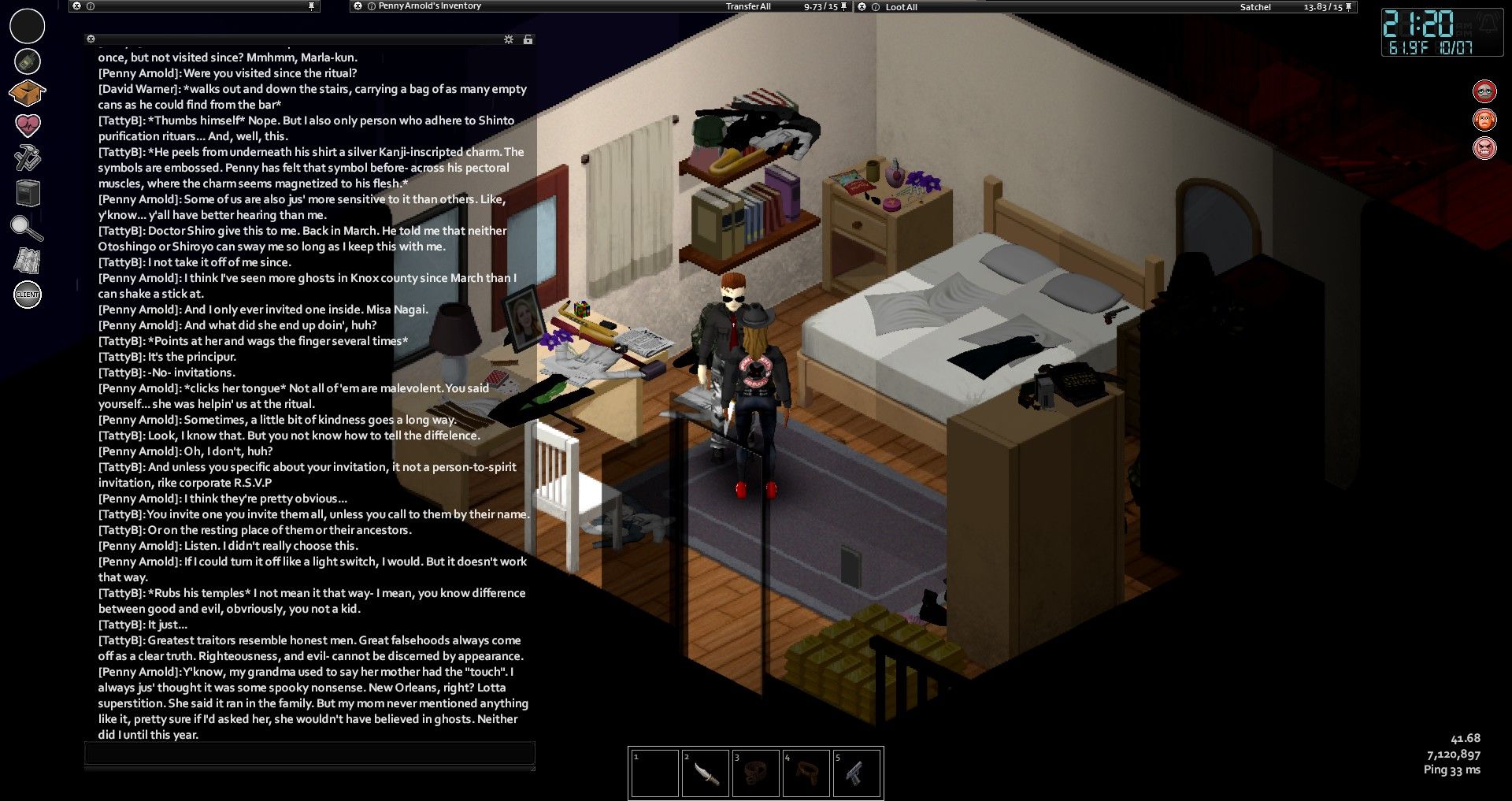Close the Loot All satchel window
Image resolution: width=1512 pixels, height=801 pixels.
click(x=862, y=7)
